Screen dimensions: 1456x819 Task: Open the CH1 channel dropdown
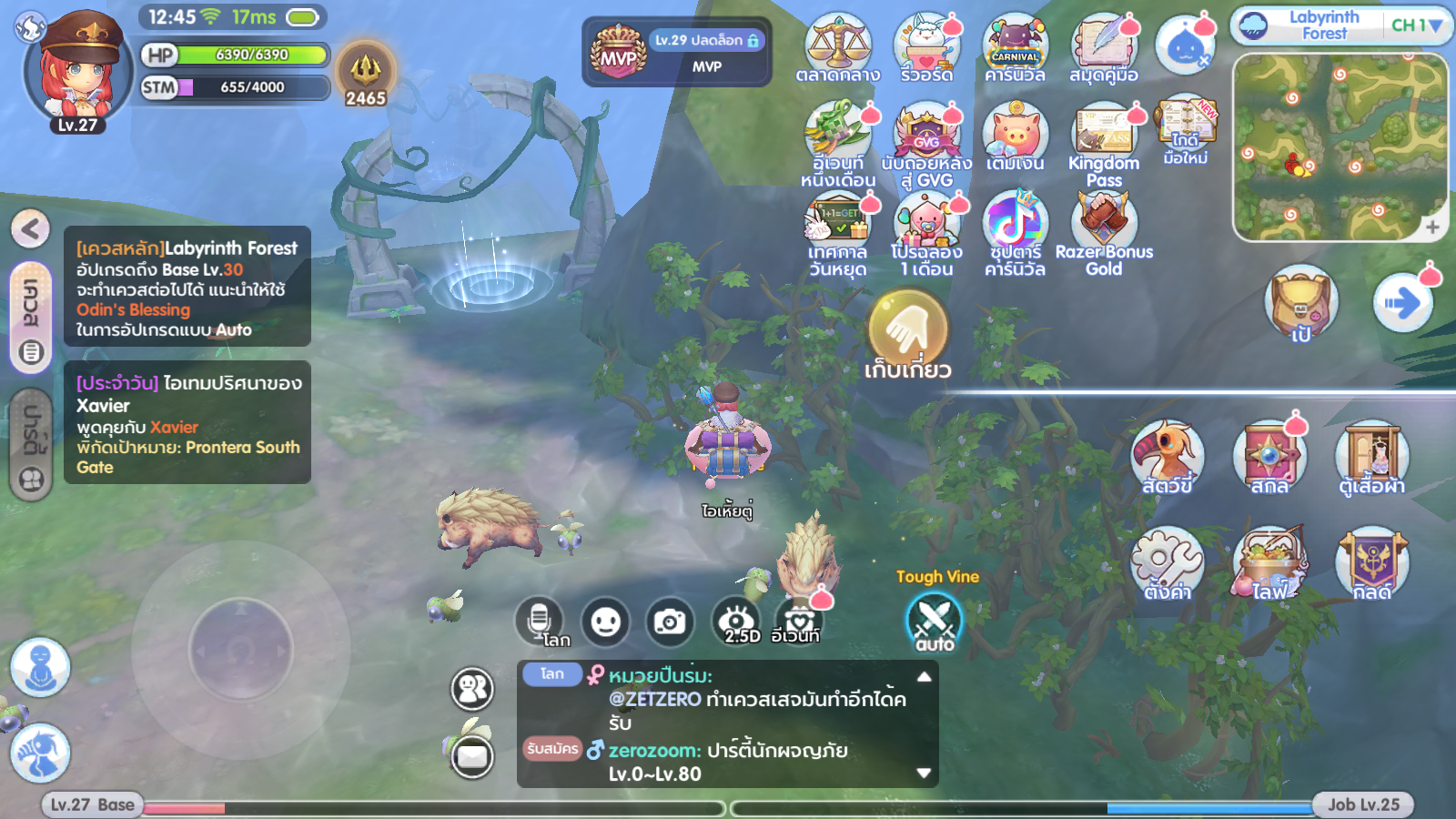tap(1416, 25)
